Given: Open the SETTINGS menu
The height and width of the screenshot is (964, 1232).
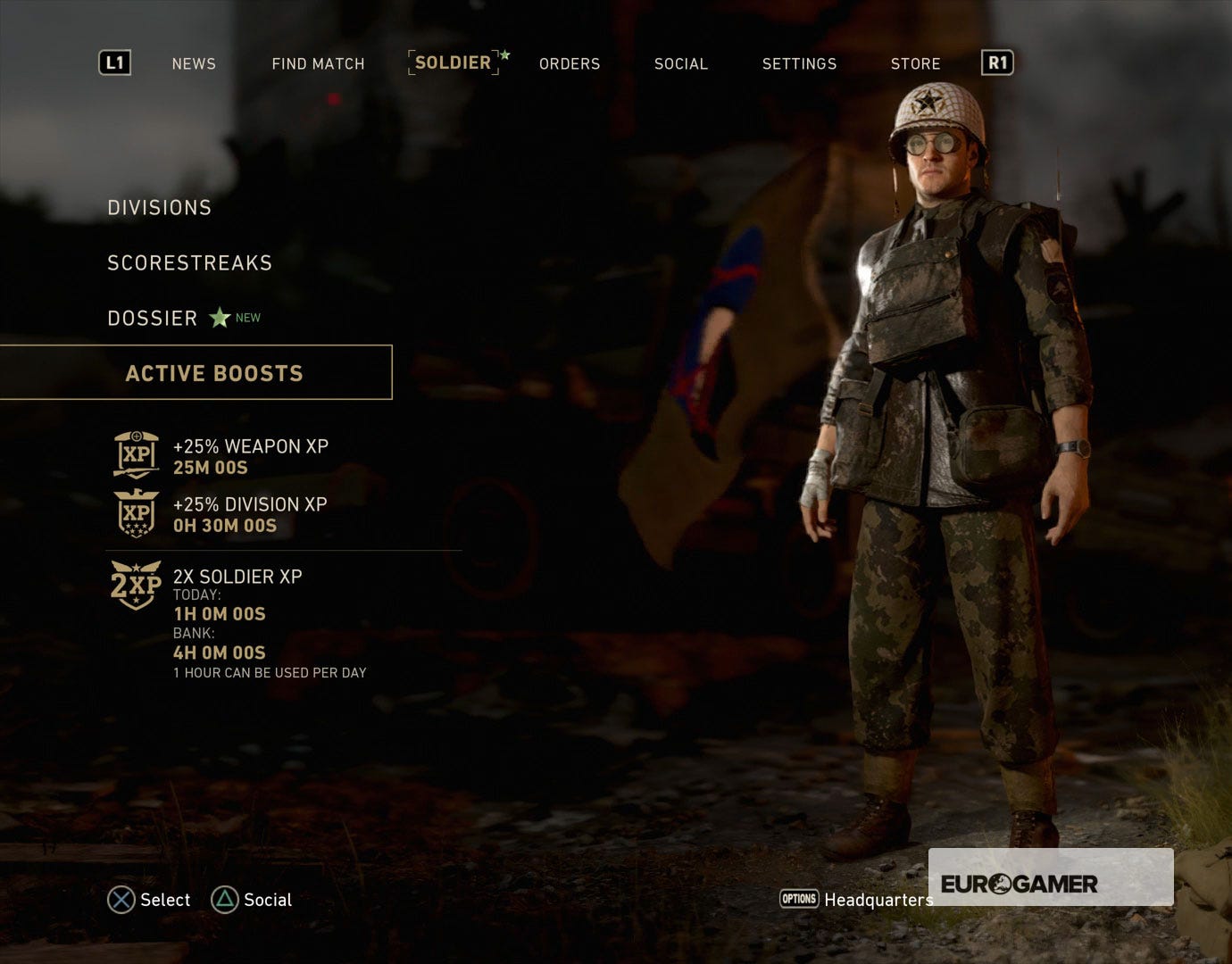Looking at the screenshot, I should (x=799, y=63).
